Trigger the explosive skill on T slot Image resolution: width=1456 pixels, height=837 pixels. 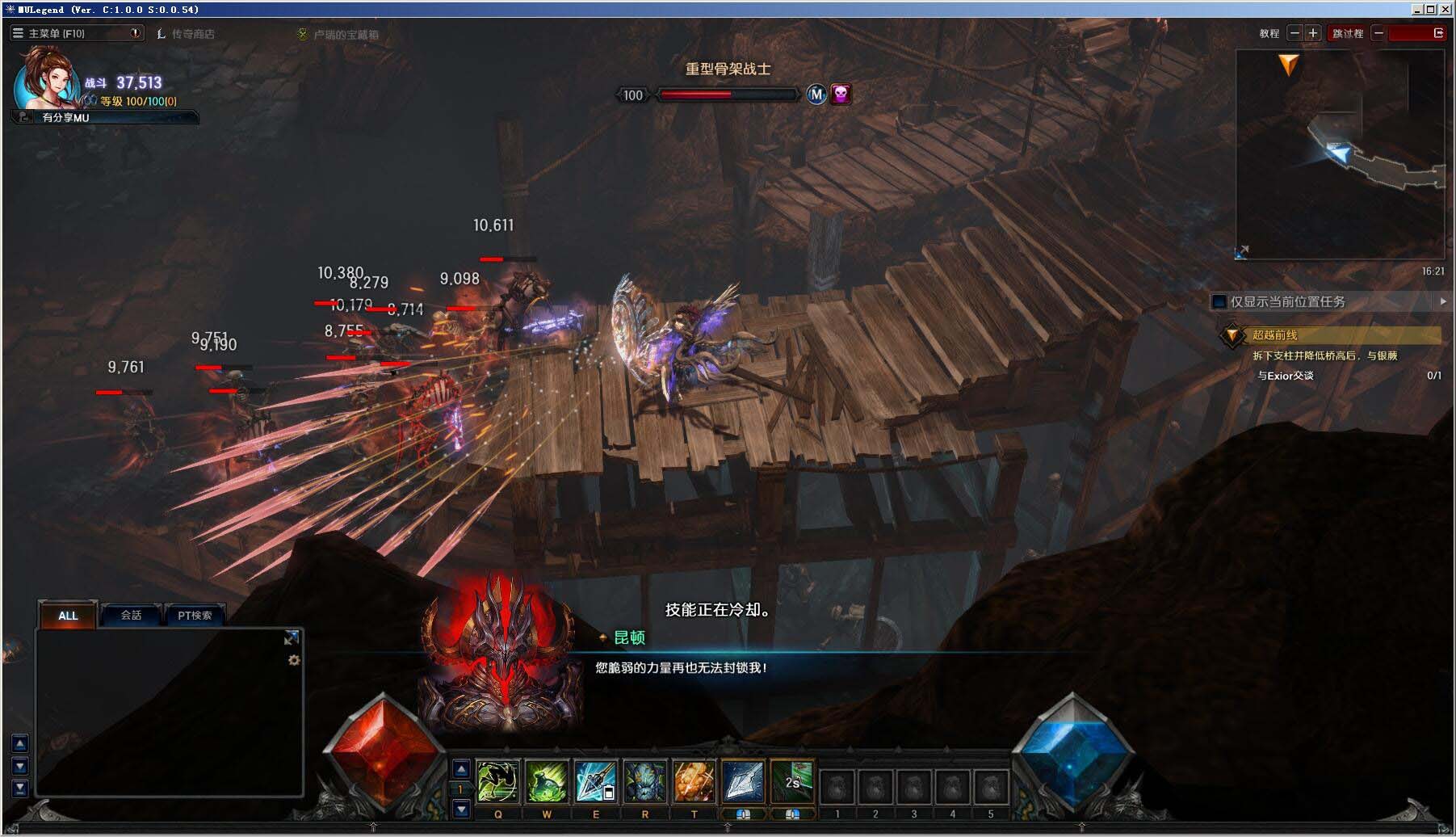click(x=693, y=780)
